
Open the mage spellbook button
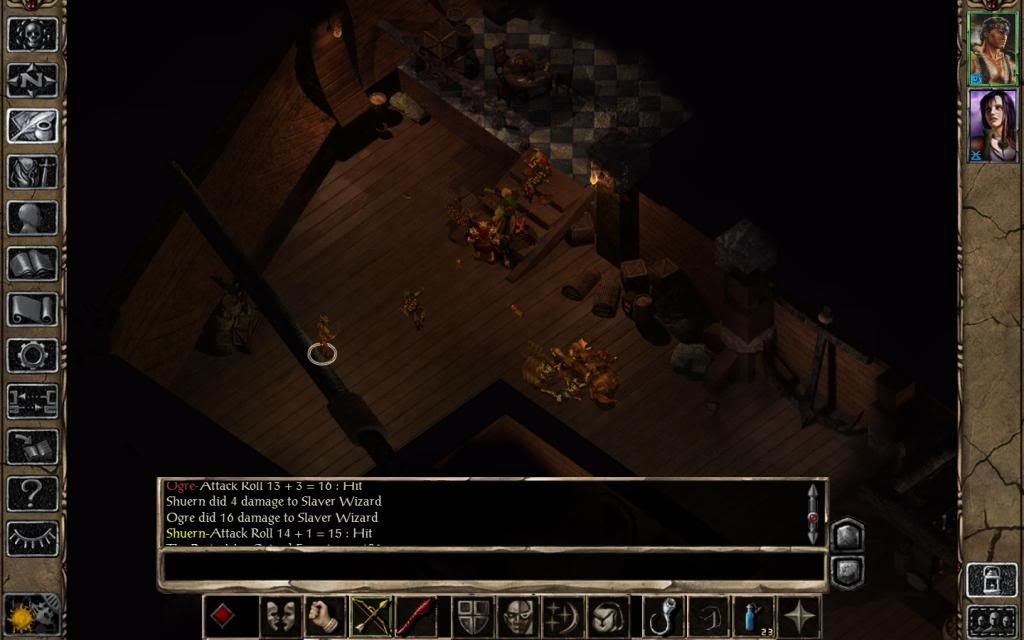point(33,264)
